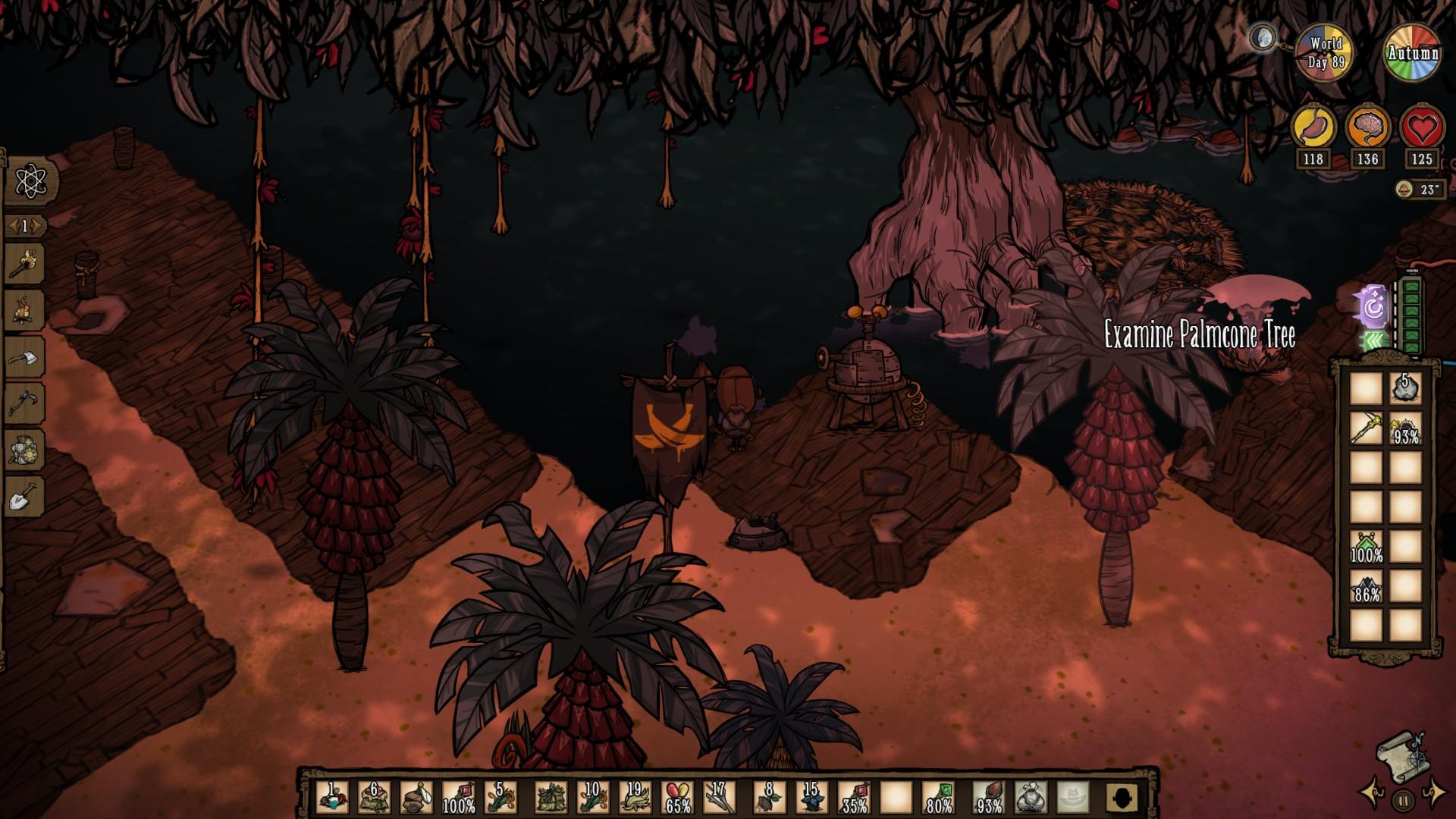Select the green chevron circuit module
Viewport: 1456px width, 819px height.
pos(1374,343)
